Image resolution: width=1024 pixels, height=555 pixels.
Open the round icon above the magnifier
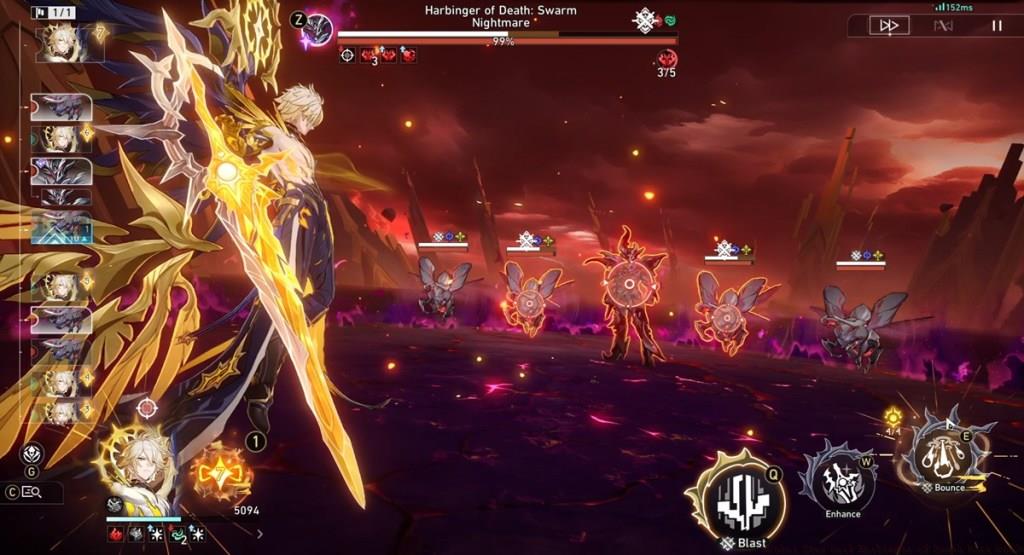coord(31,454)
